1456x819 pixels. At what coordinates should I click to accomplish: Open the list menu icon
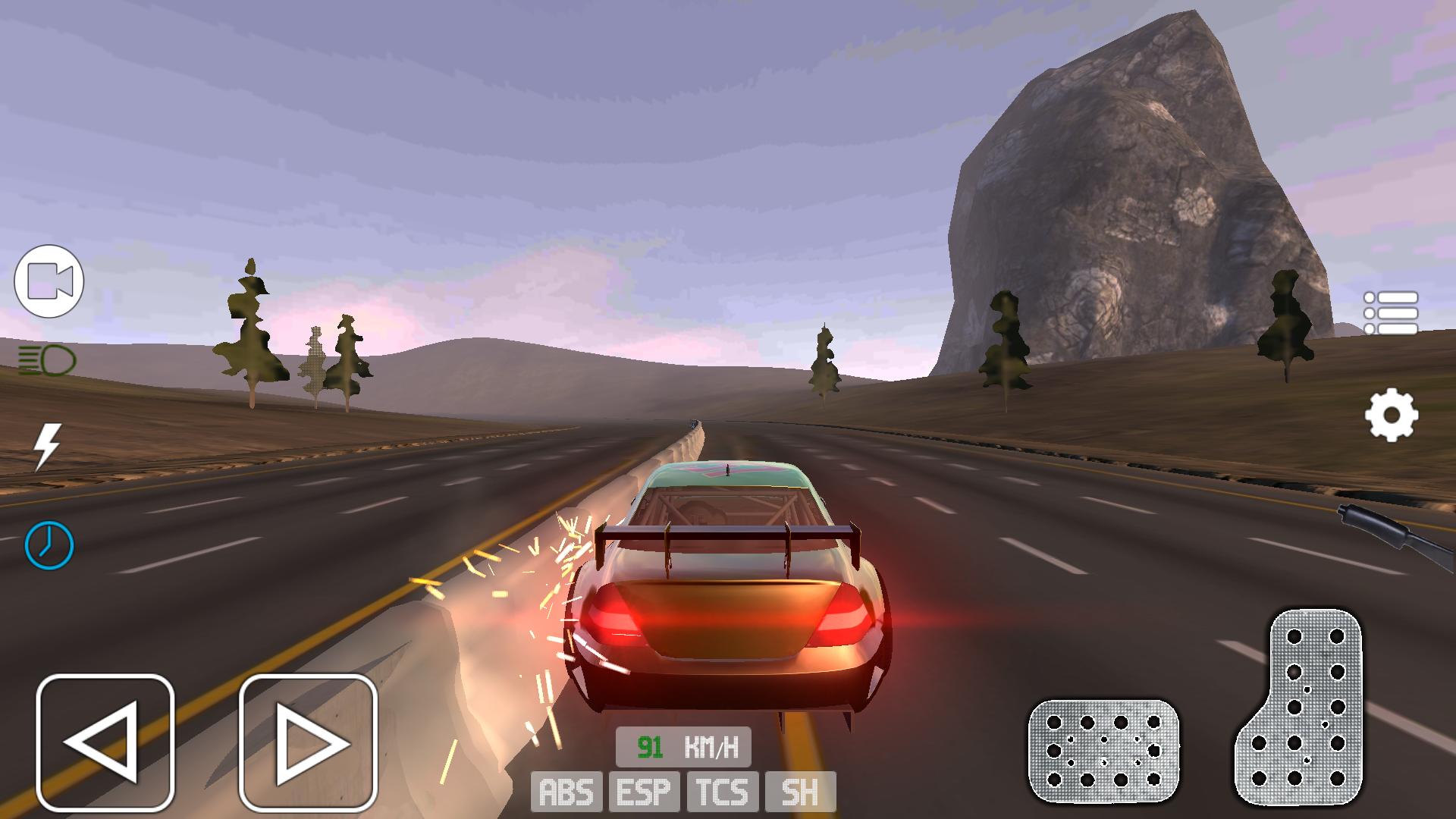tap(1391, 313)
